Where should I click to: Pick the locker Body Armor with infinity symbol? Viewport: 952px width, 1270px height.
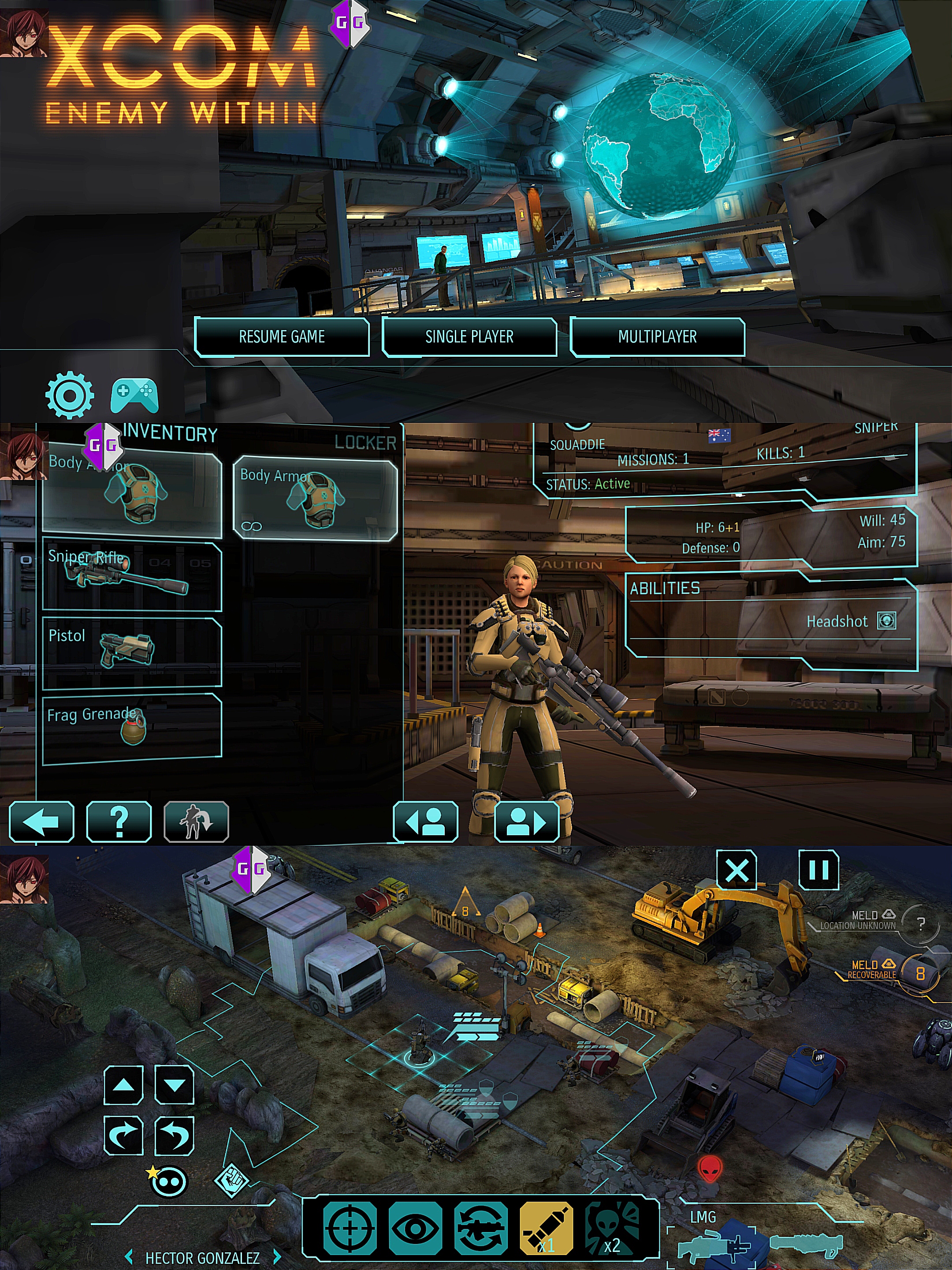click(315, 498)
